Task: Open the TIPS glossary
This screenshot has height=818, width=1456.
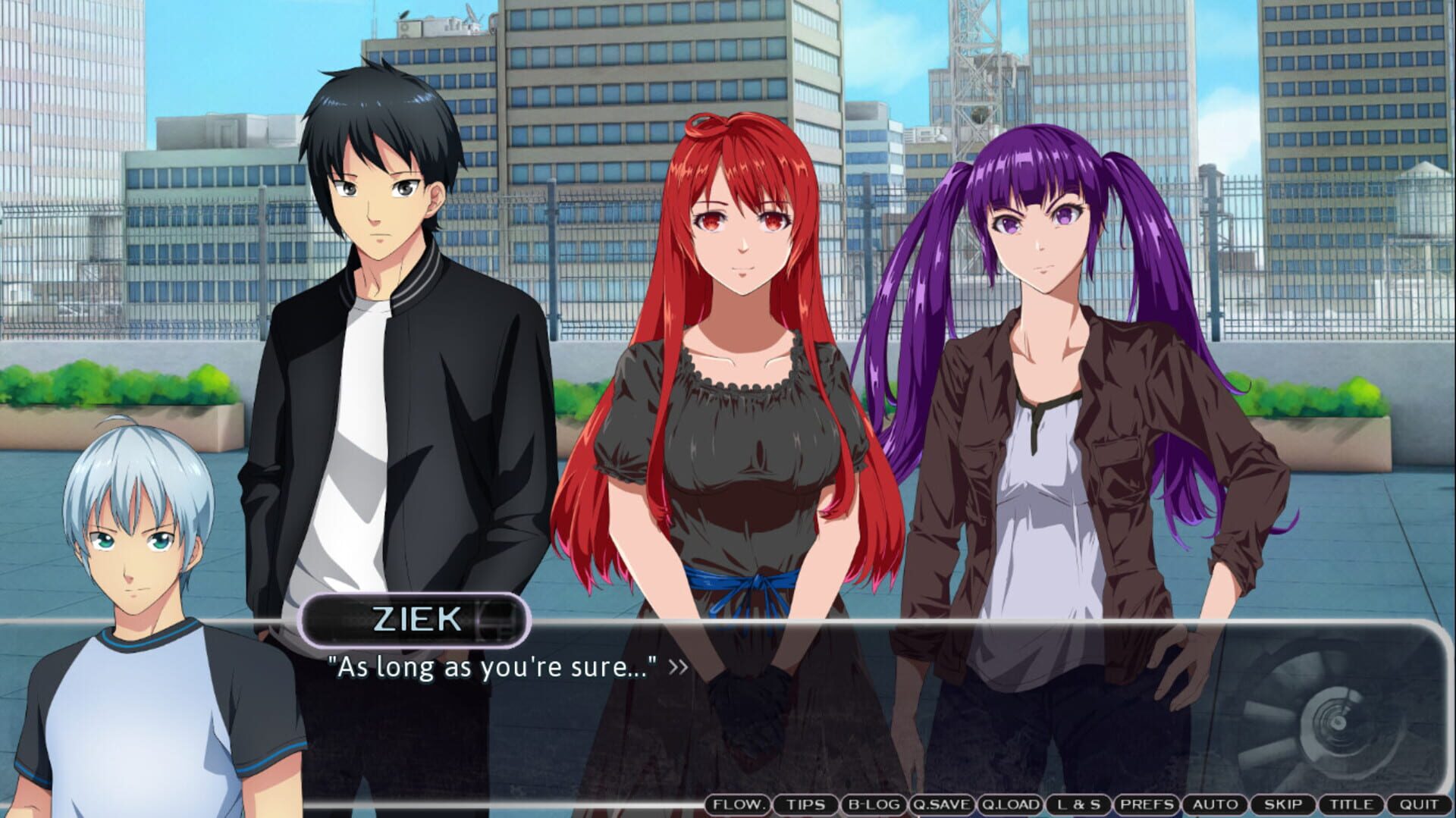Action: [808, 805]
